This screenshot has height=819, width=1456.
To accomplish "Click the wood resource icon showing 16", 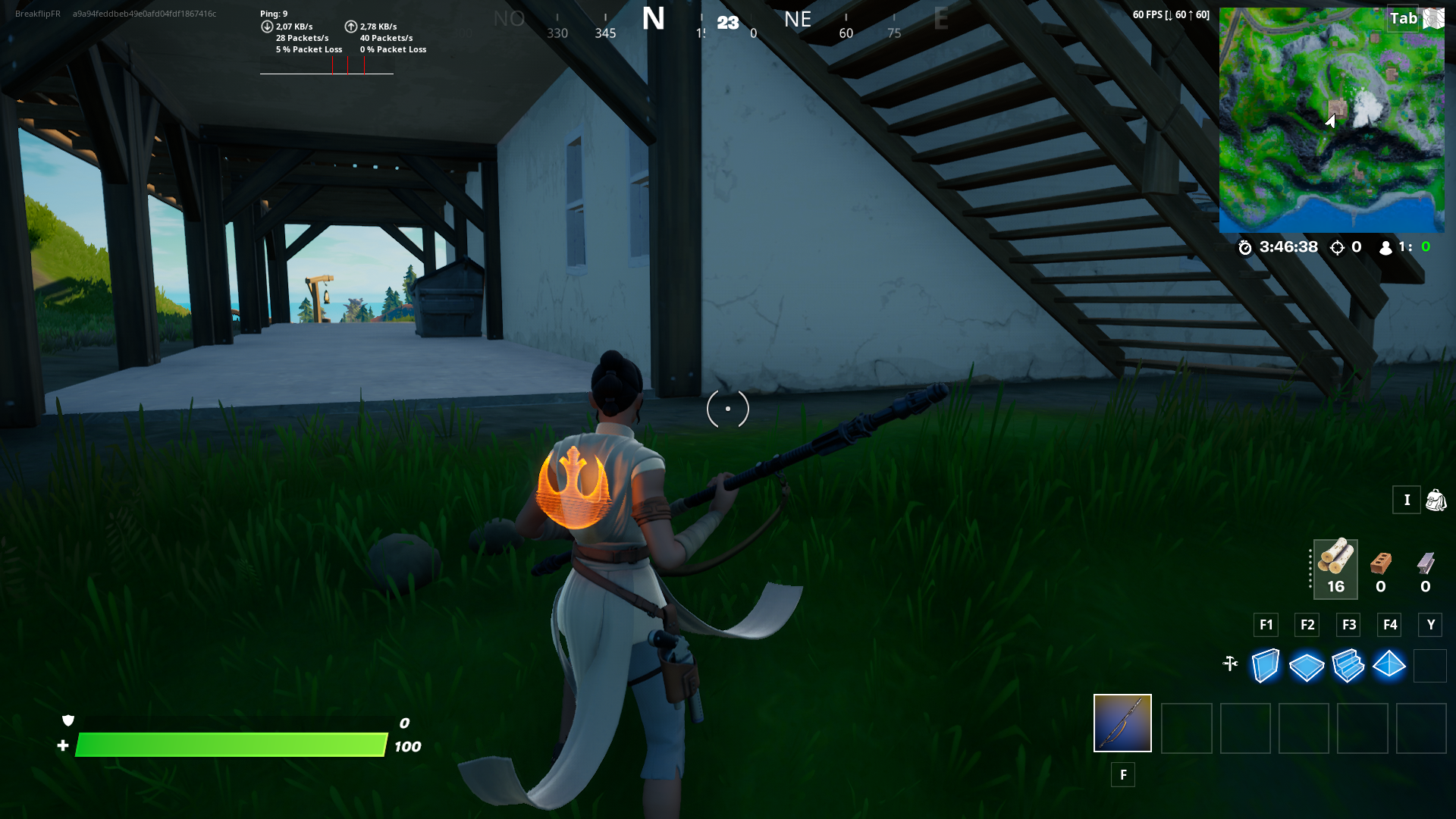I will 1335,561.
